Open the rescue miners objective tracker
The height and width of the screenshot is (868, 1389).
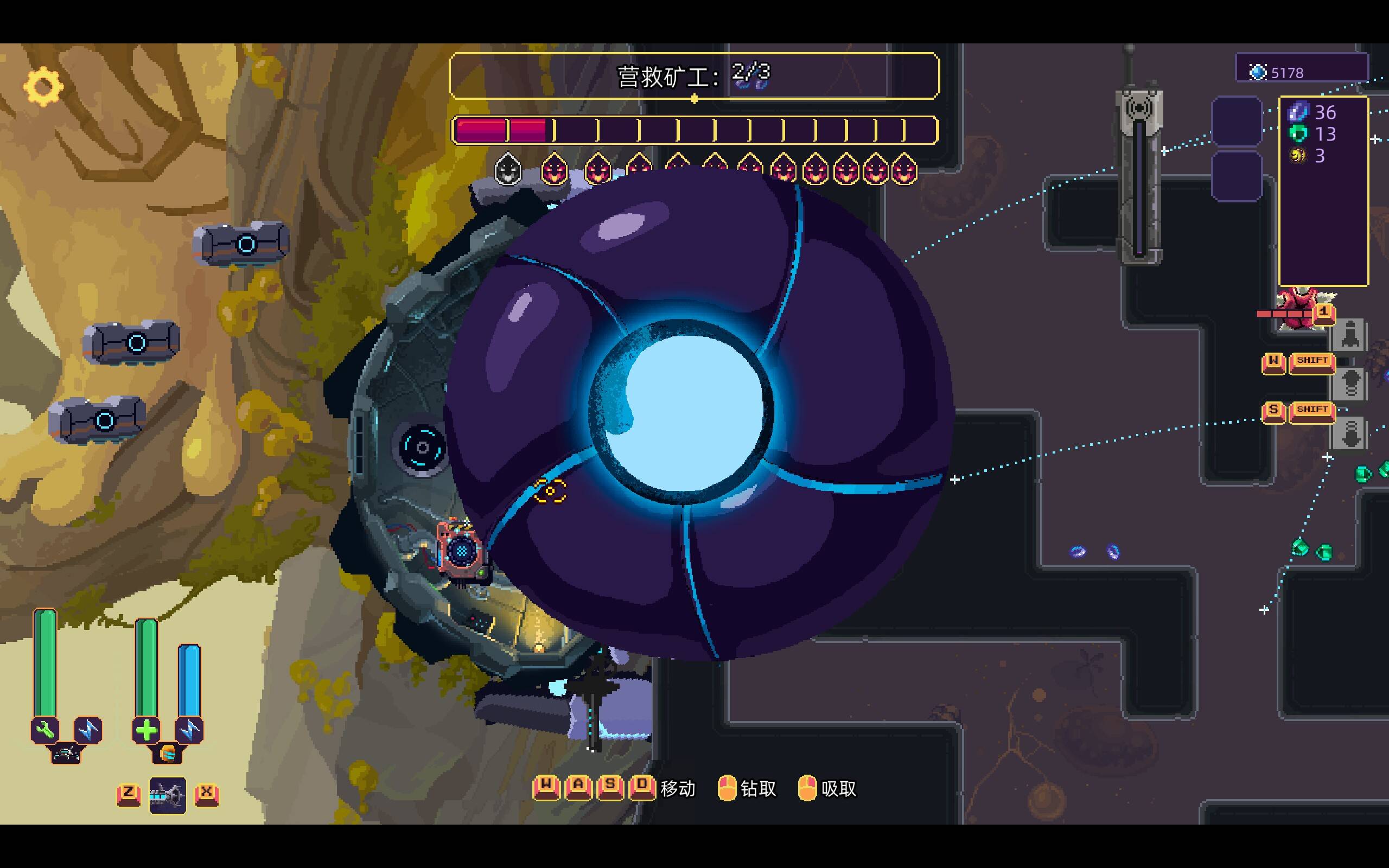pos(694,76)
